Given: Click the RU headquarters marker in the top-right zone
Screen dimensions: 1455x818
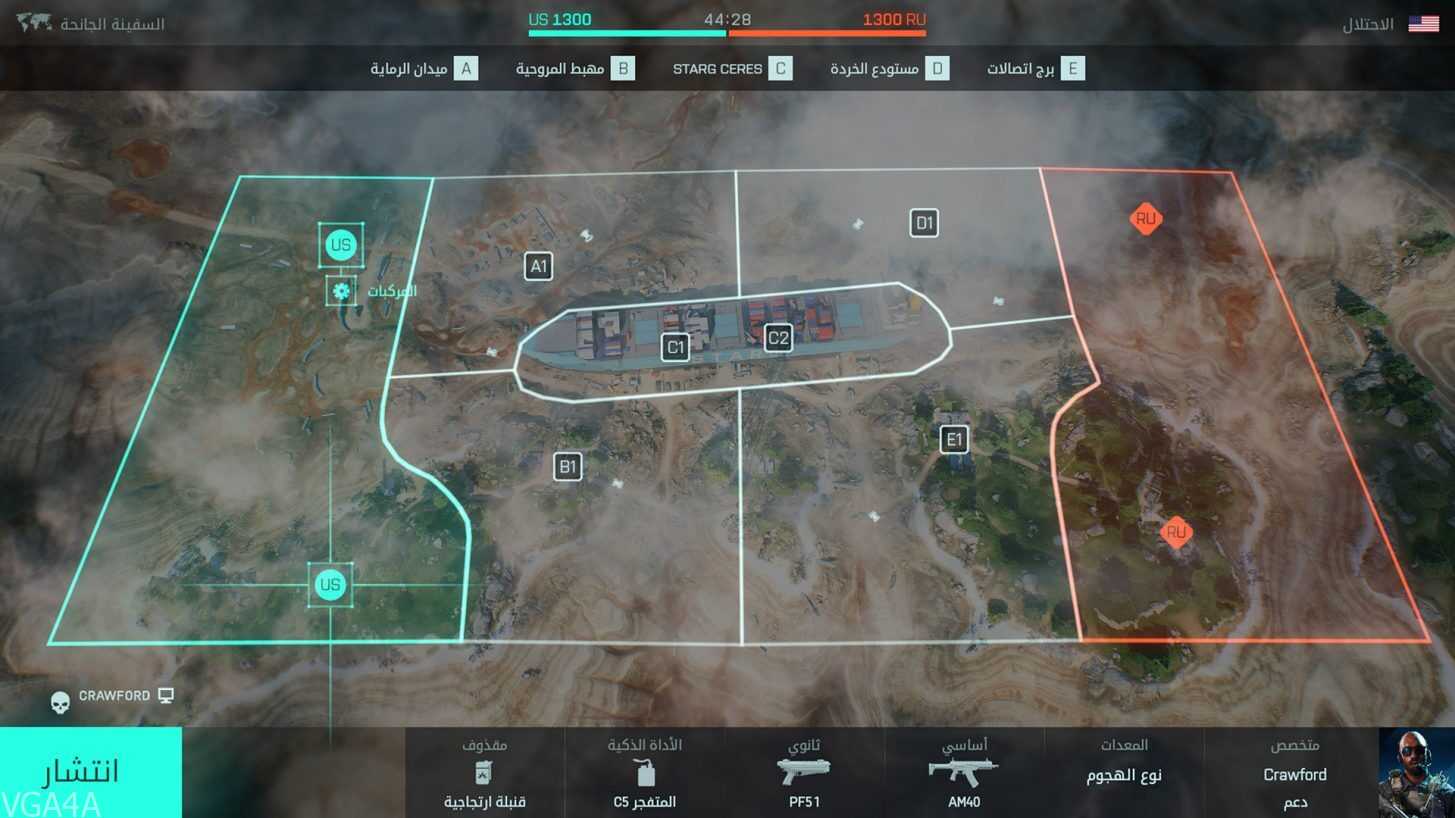Looking at the screenshot, I should (x=1146, y=218).
